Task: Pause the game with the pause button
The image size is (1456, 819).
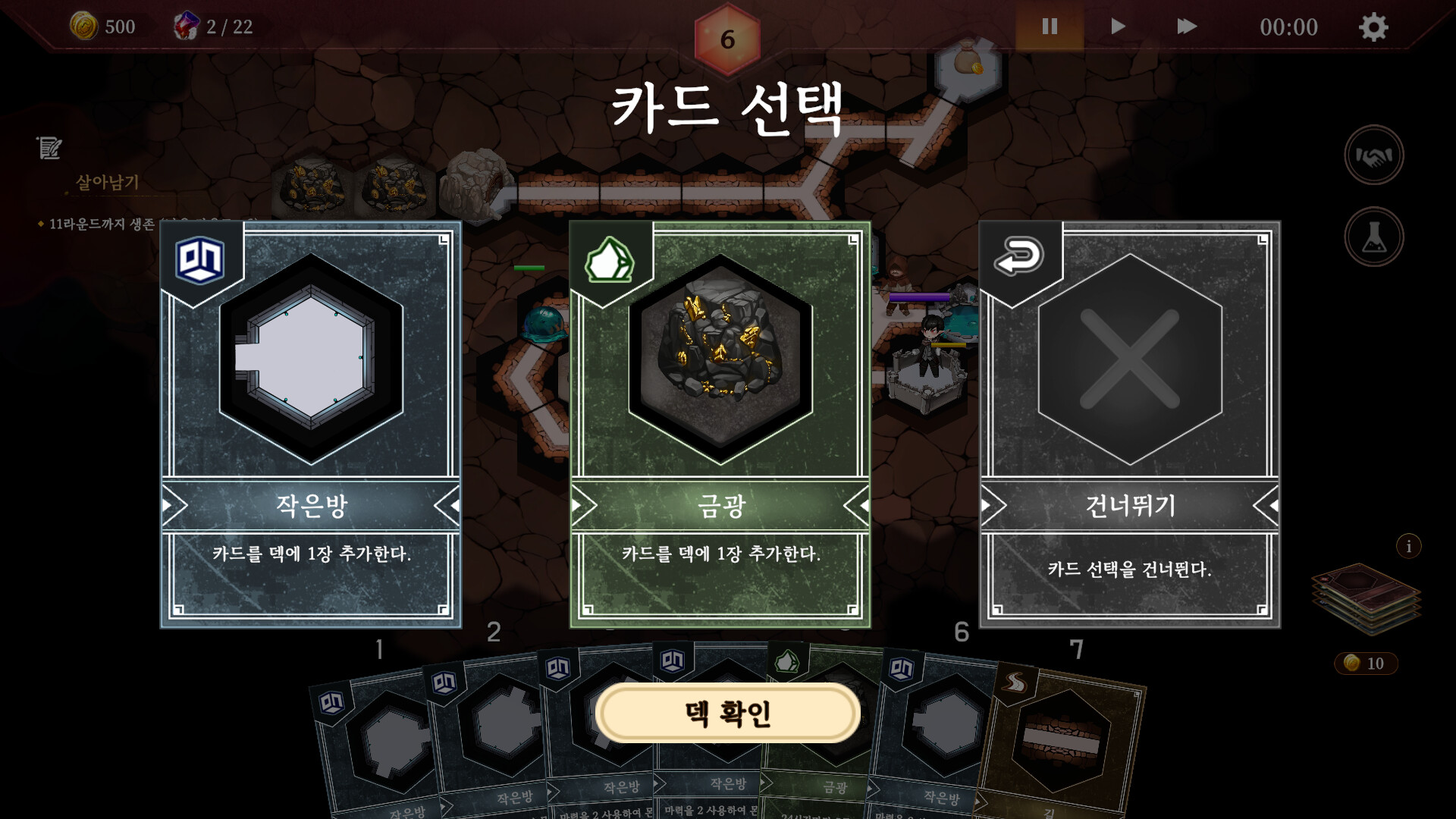Action: [x=1049, y=27]
